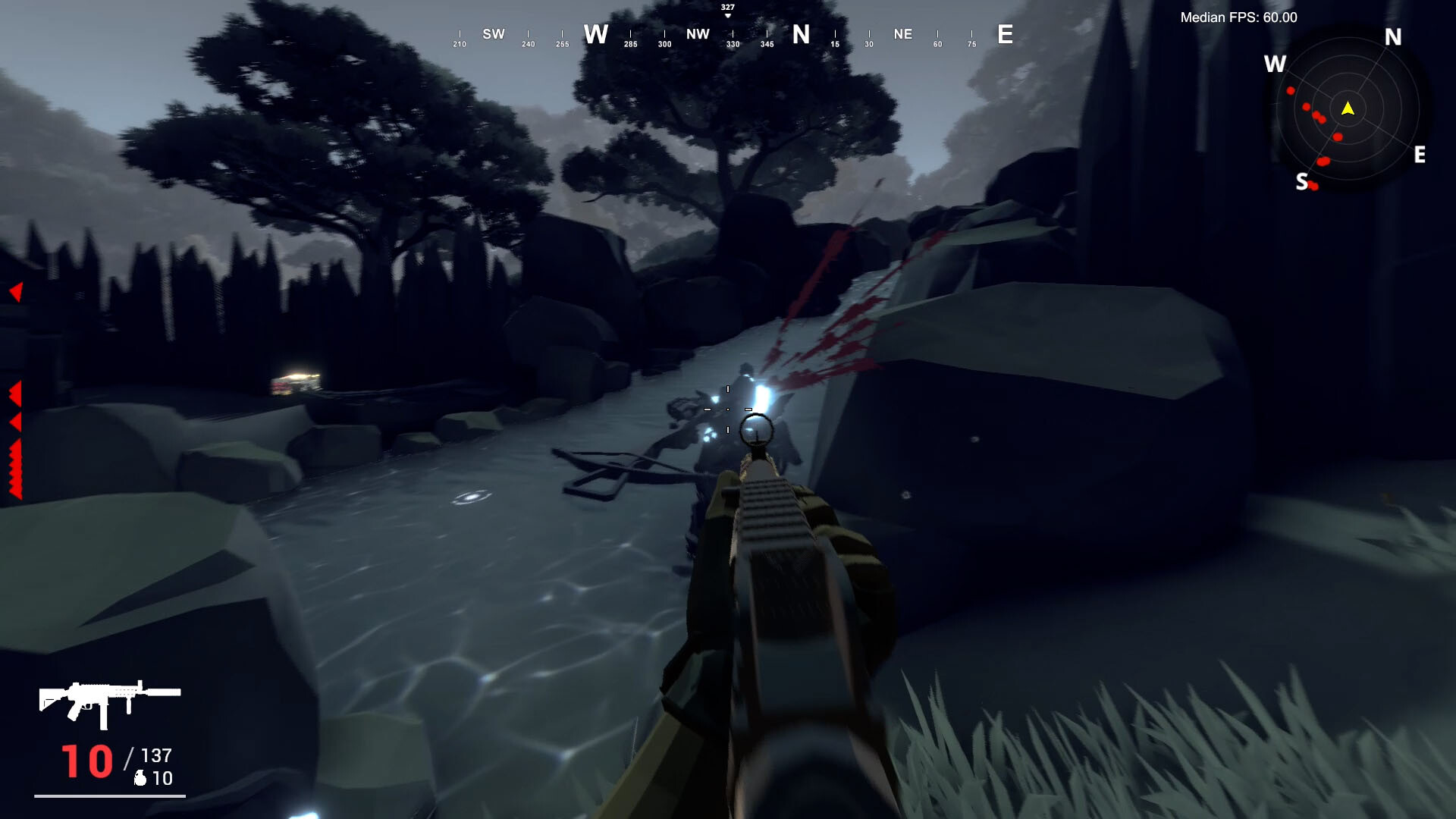This screenshot has width=1456, height=819.
Task: Click the red magazine counter showing 10
Action: 89,758
